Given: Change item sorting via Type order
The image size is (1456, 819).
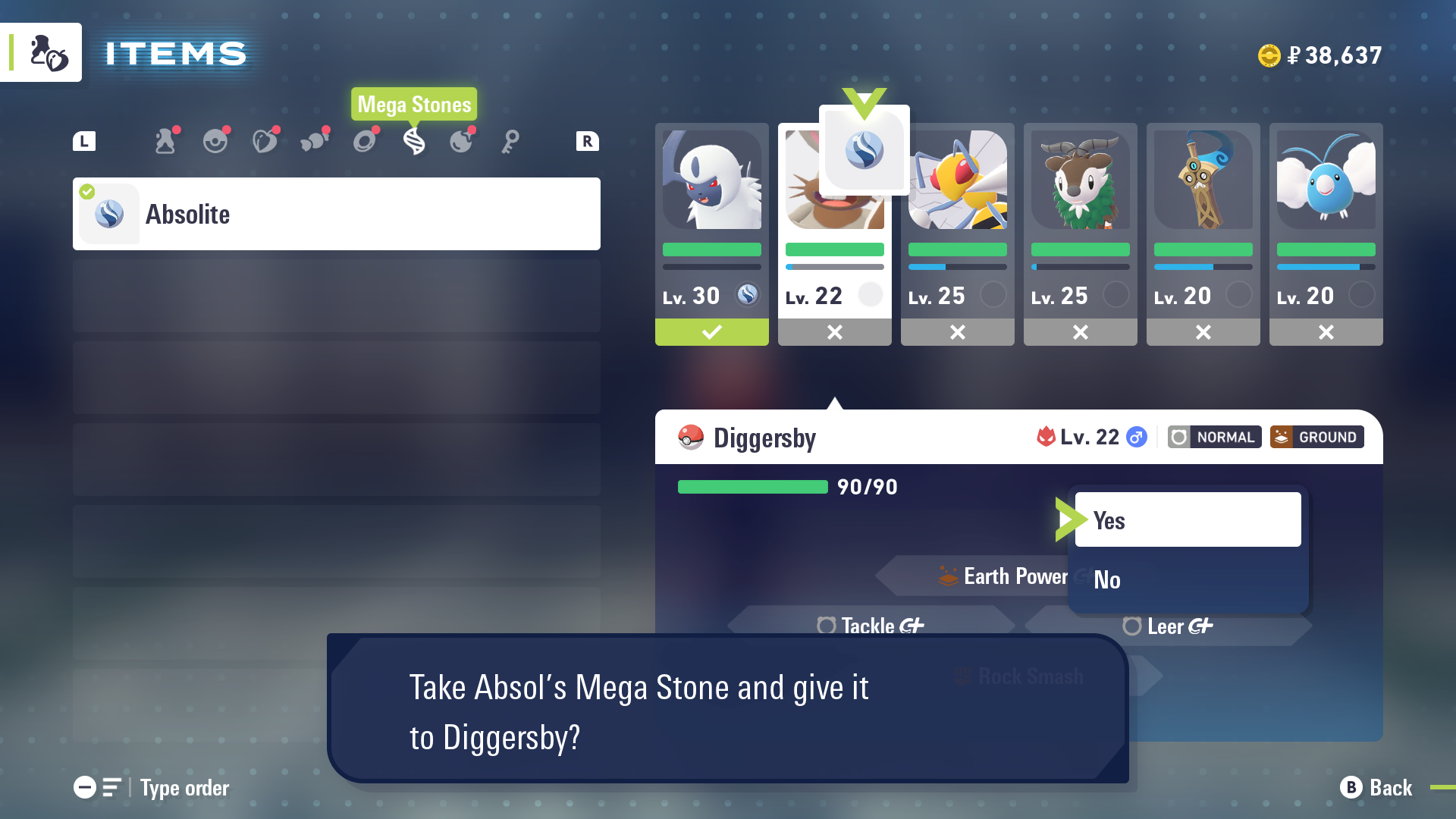Looking at the screenshot, I should coord(152,788).
